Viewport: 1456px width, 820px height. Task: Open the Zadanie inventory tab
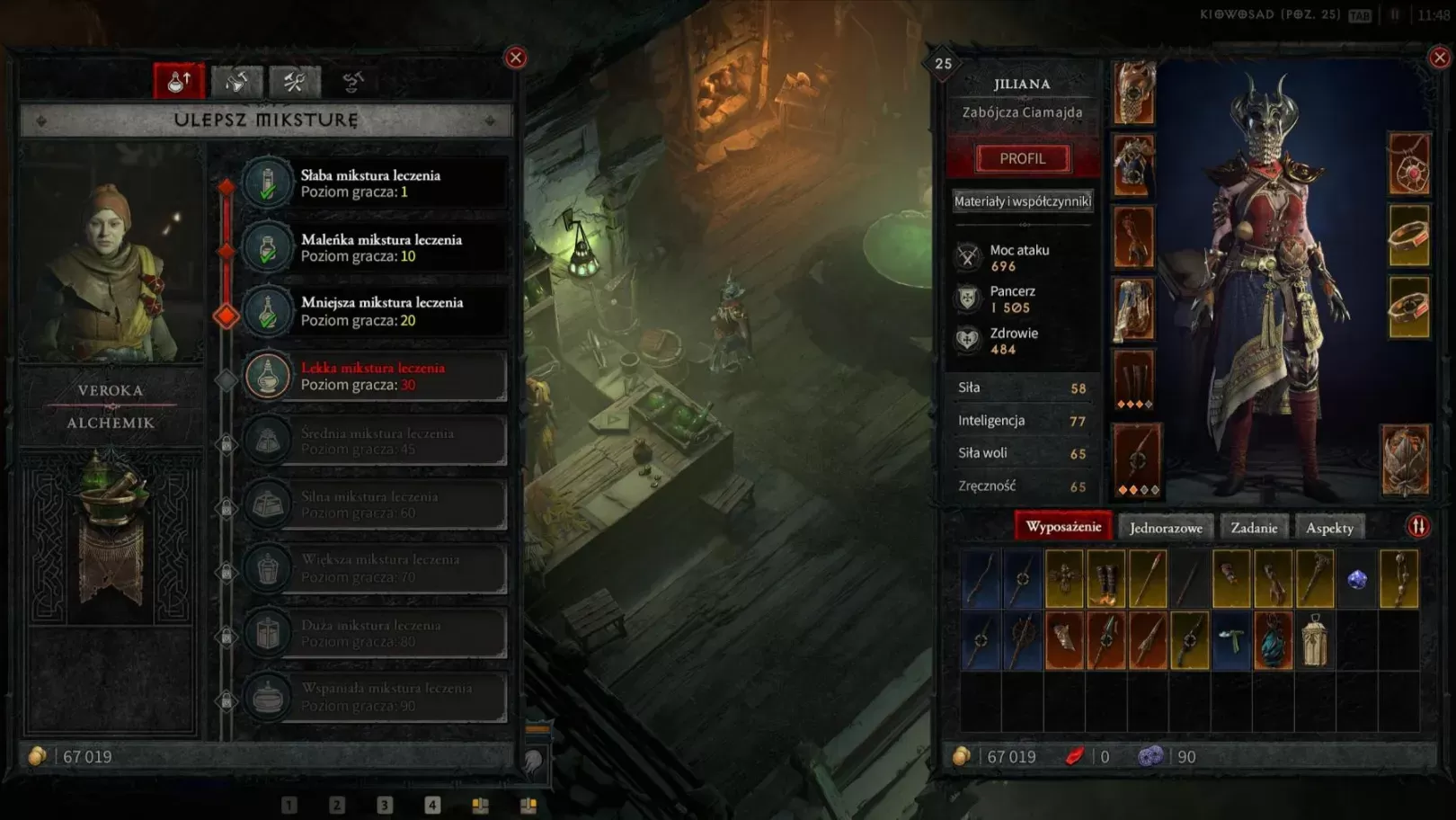[1254, 528]
